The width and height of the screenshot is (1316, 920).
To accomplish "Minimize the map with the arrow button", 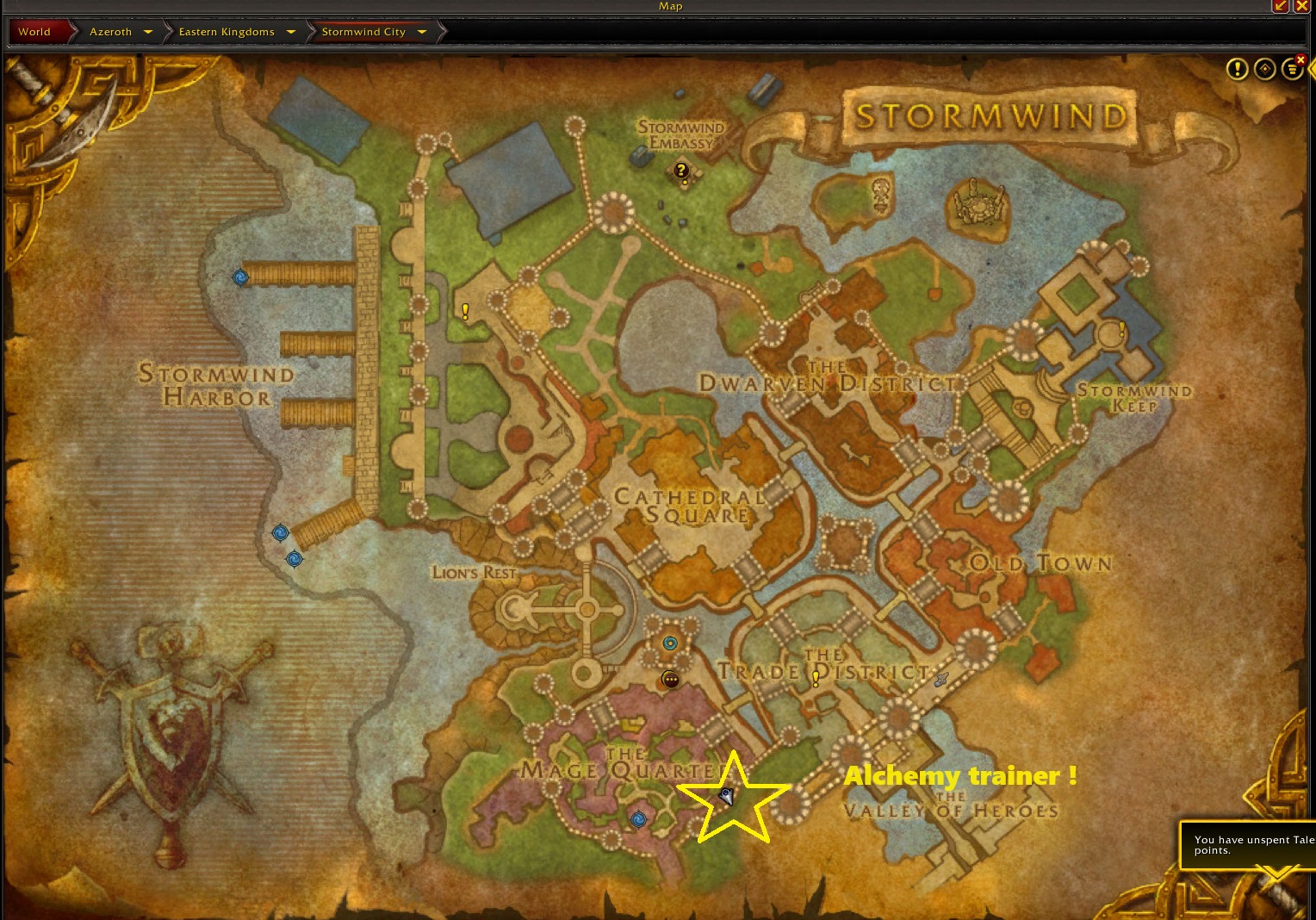I will tap(1281, 6).
